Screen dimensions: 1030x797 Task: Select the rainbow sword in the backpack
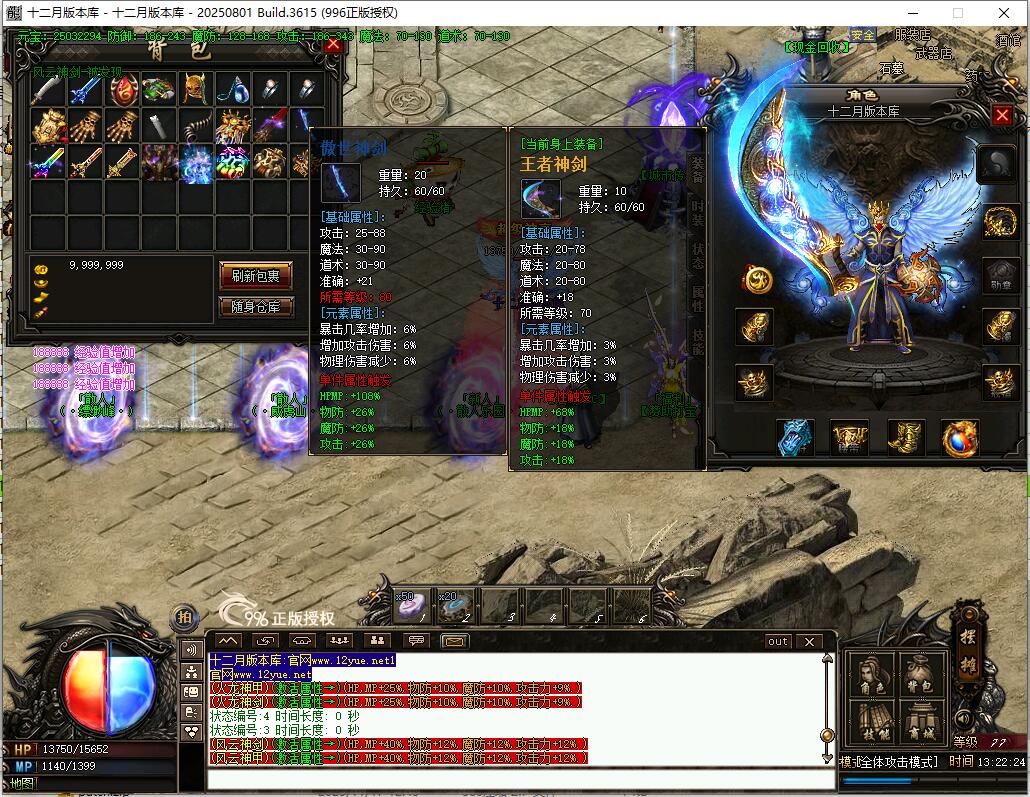point(48,160)
